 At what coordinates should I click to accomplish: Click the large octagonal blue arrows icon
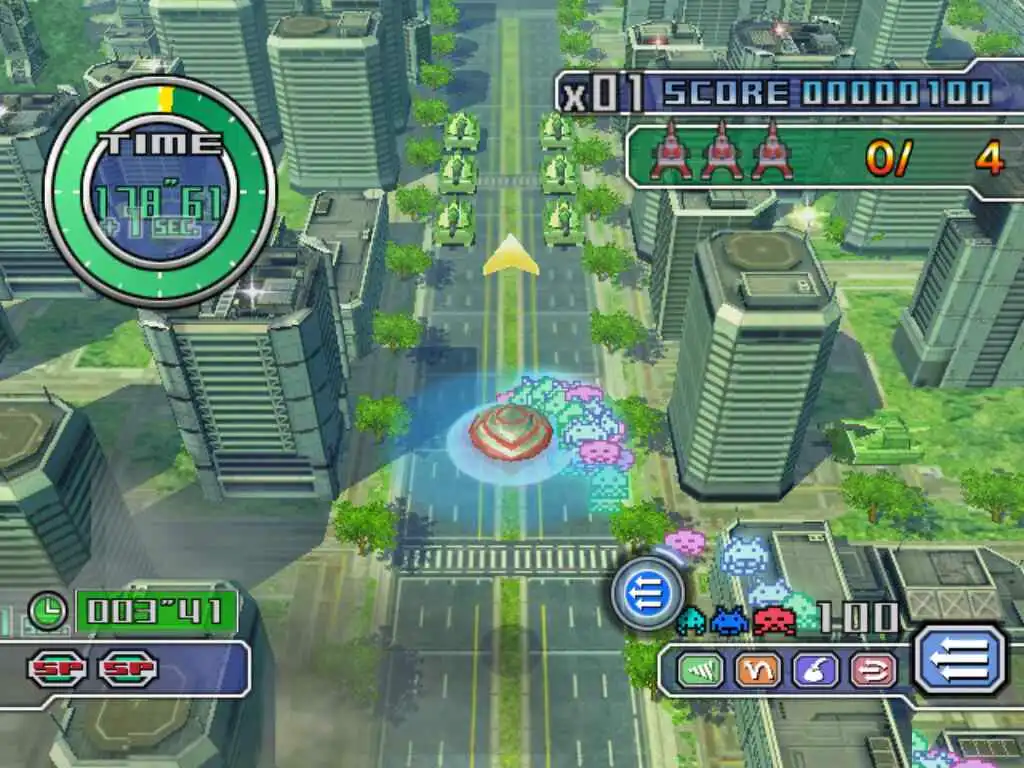960,660
